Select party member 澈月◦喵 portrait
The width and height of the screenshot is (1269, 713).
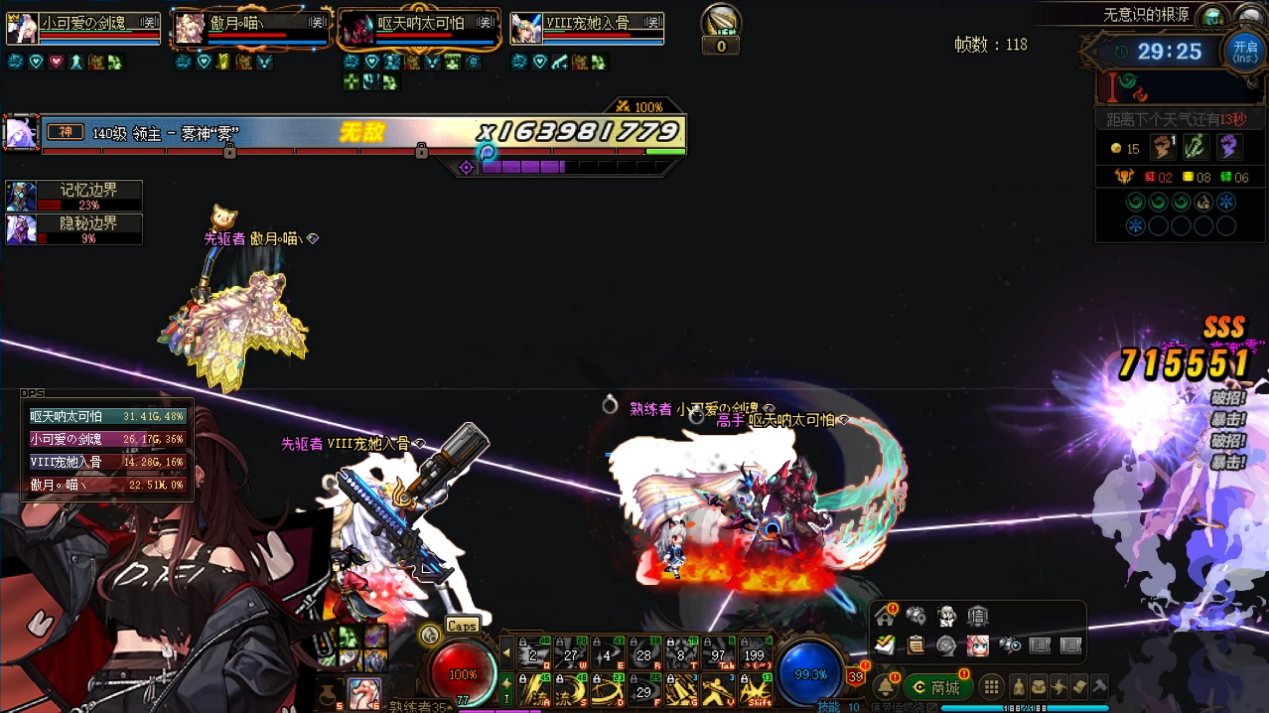[x=190, y=29]
